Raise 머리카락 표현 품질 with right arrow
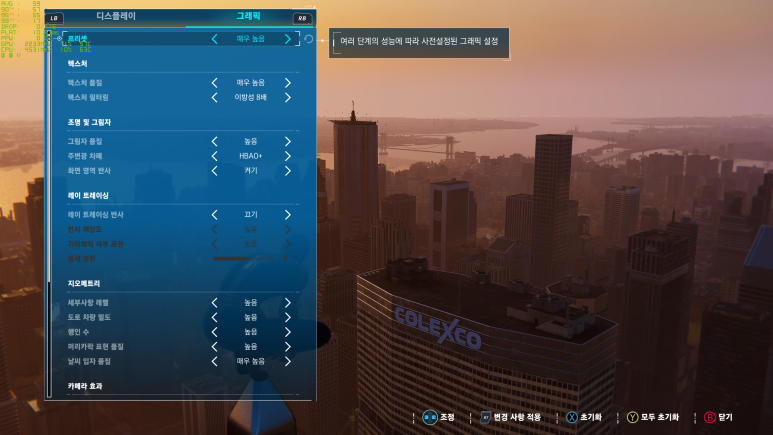The height and width of the screenshot is (435, 773). coord(288,346)
